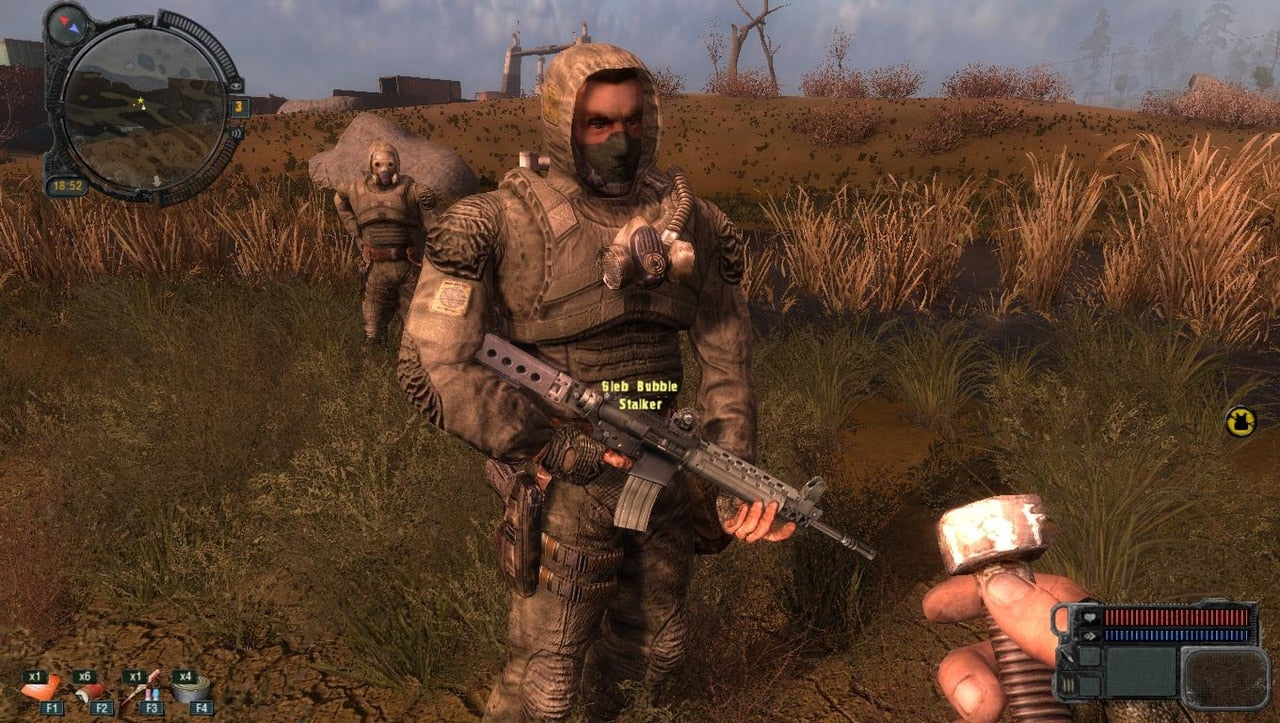Click the nametag reading Gleb Bubble Stalker
Screen dimensions: 1280x723
[638, 393]
